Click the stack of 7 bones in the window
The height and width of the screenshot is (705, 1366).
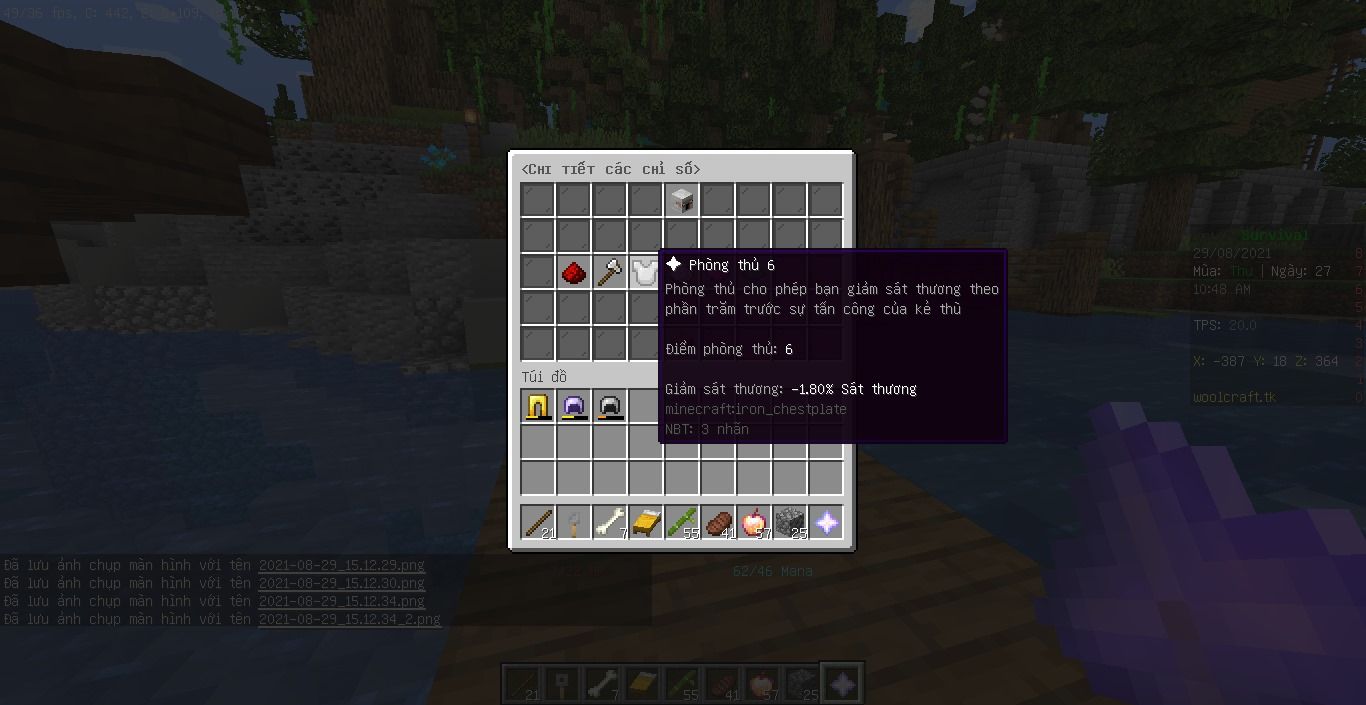pyautogui.click(x=610, y=522)
